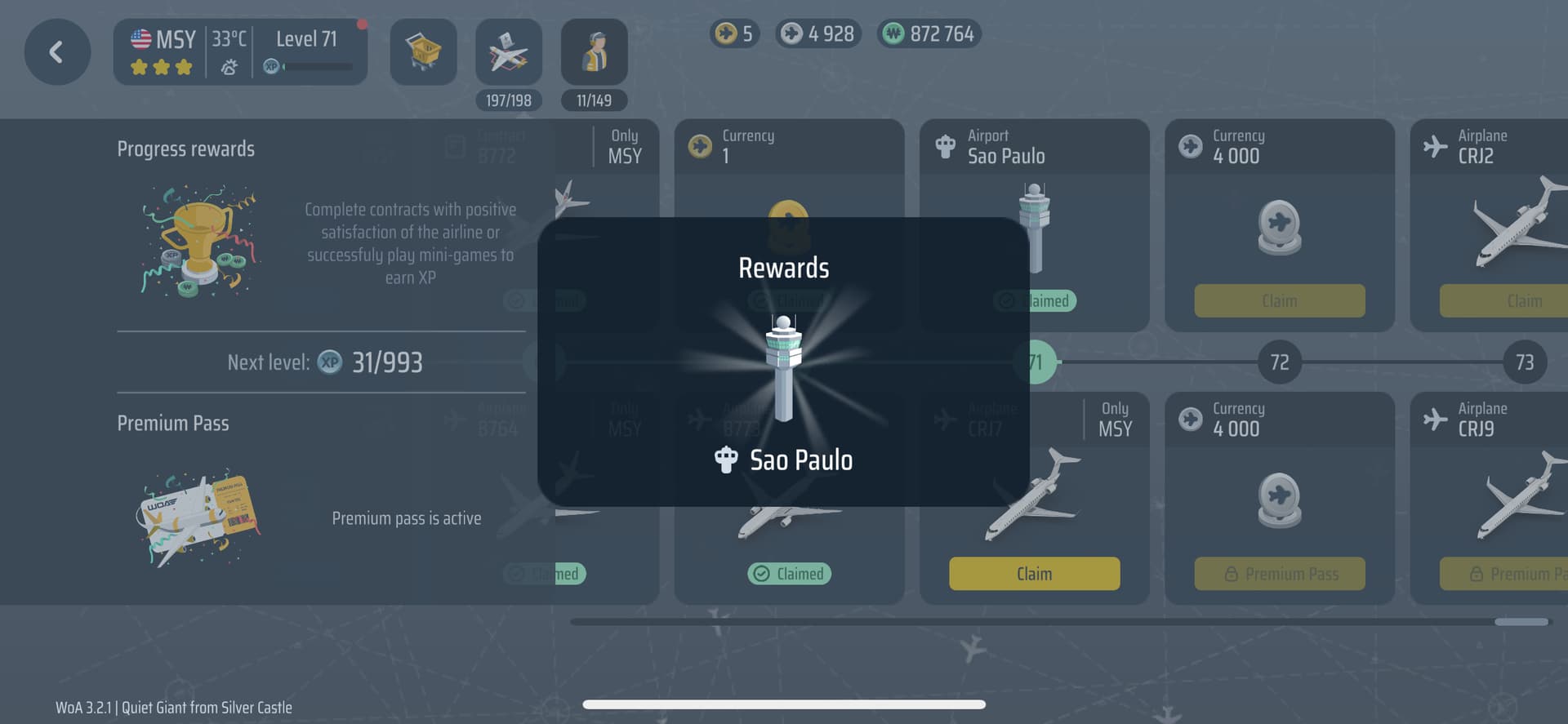Click the green W cash counter
The height and width of the screenshot is (724, 1568).
929,34
